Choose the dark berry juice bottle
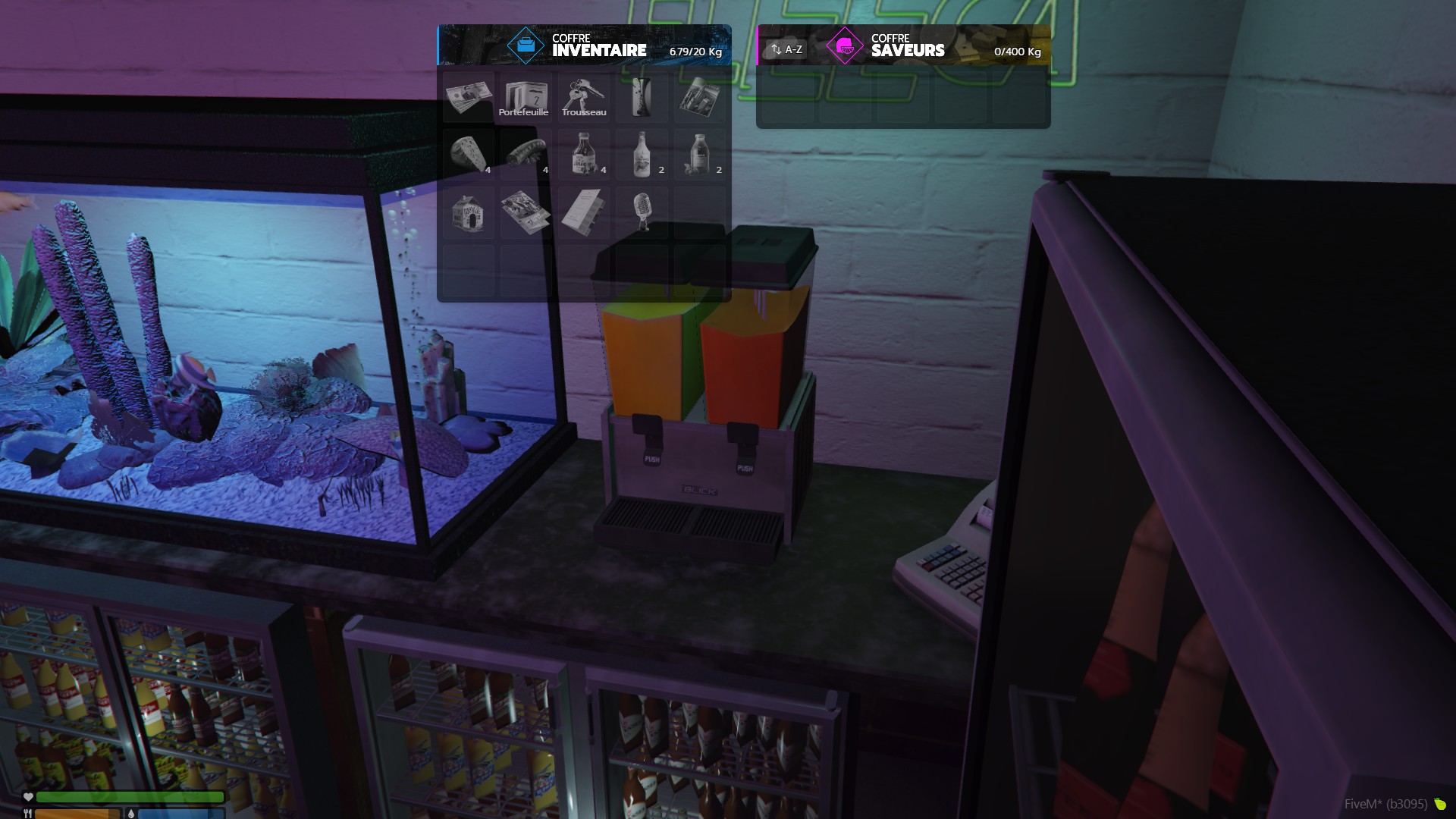 pyautogui.click(x=699, y=154)
